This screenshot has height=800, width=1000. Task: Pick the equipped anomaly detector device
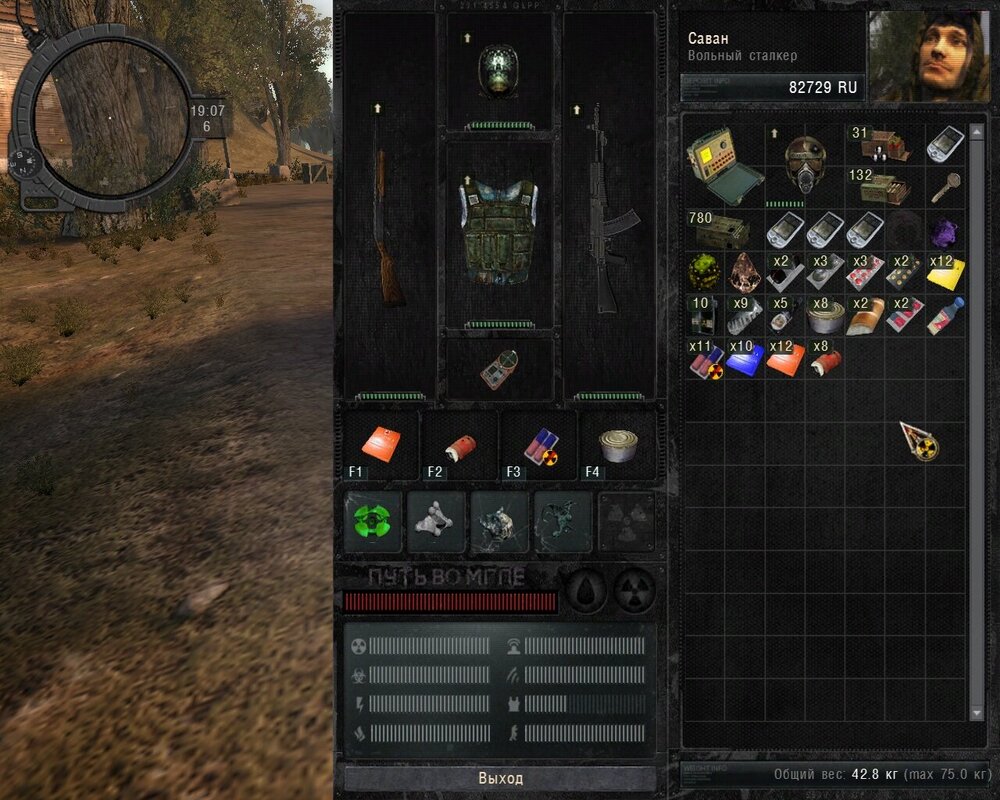(498, 369)
